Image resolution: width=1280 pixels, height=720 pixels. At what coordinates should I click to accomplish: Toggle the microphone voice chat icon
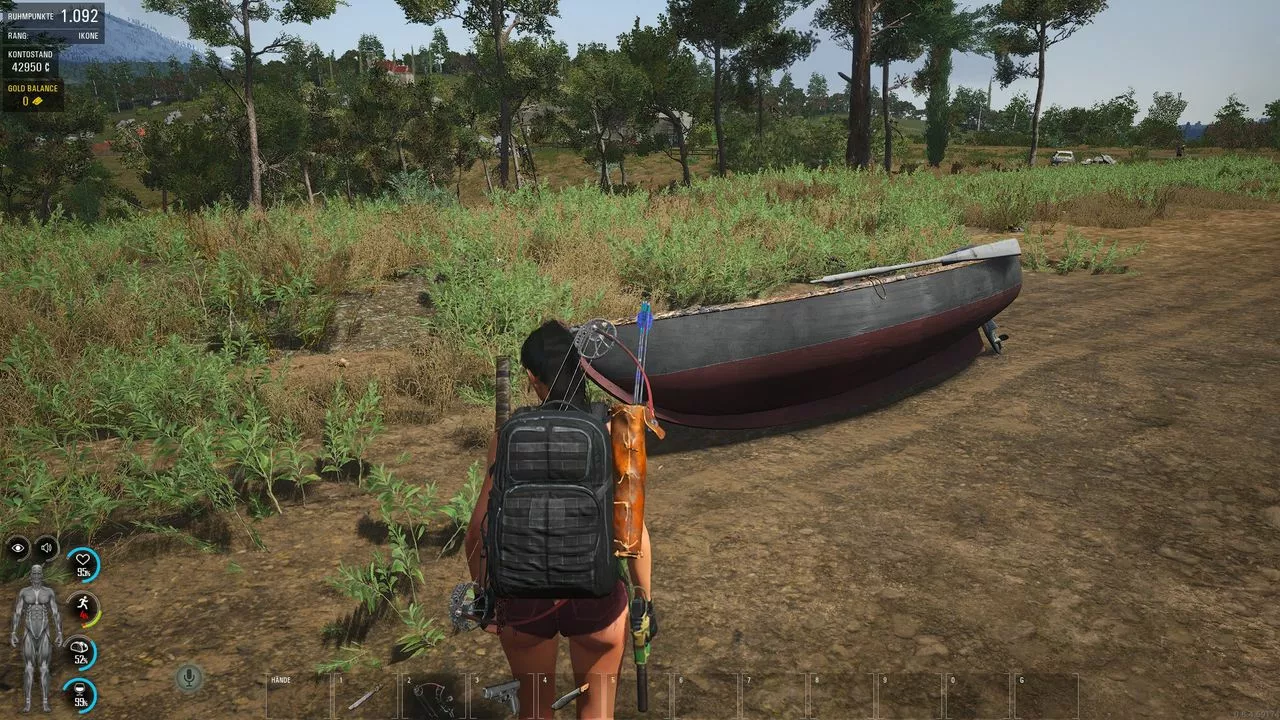point(187,678)
